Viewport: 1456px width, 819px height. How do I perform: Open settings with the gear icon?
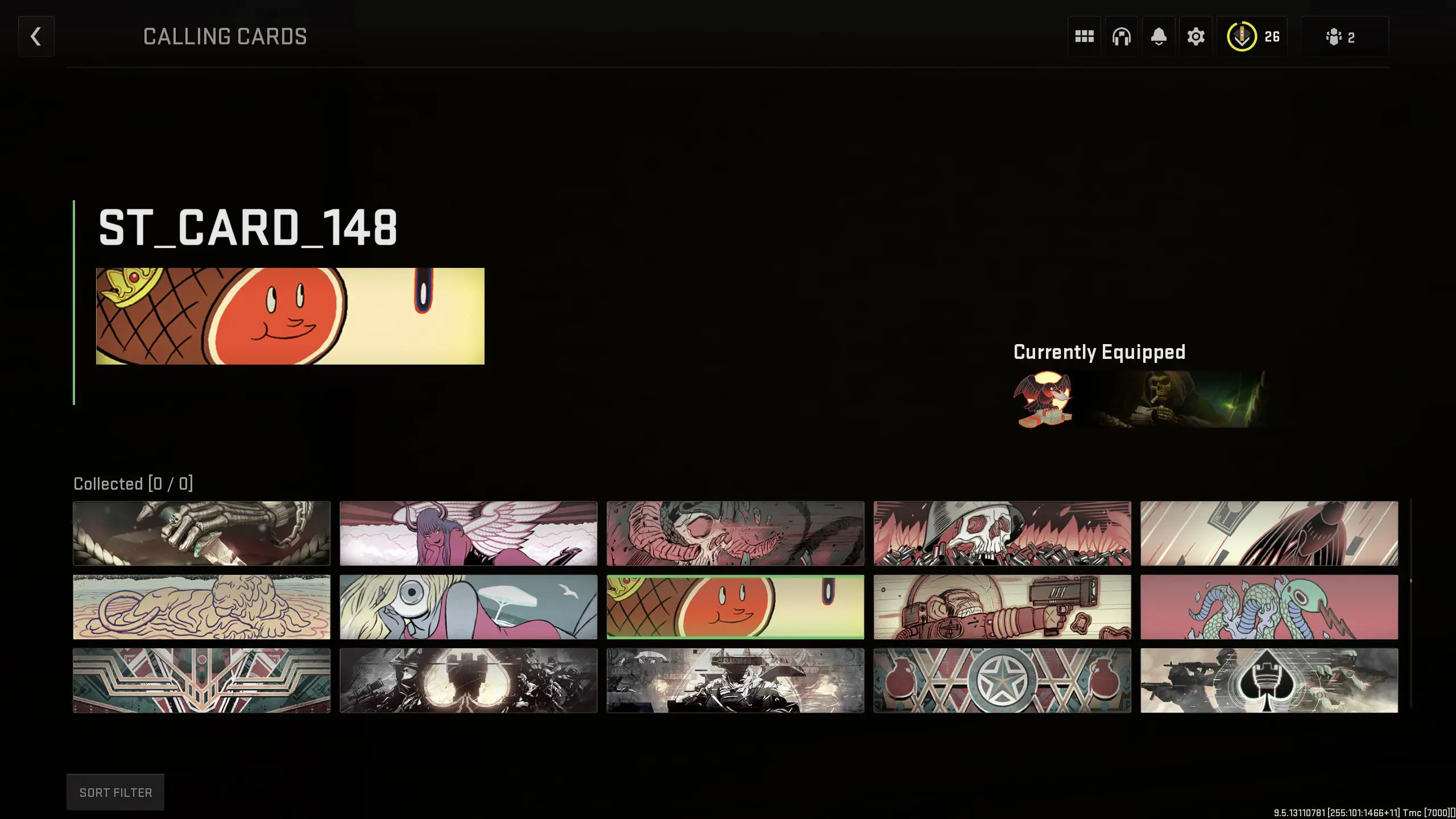pos(1196,36)
